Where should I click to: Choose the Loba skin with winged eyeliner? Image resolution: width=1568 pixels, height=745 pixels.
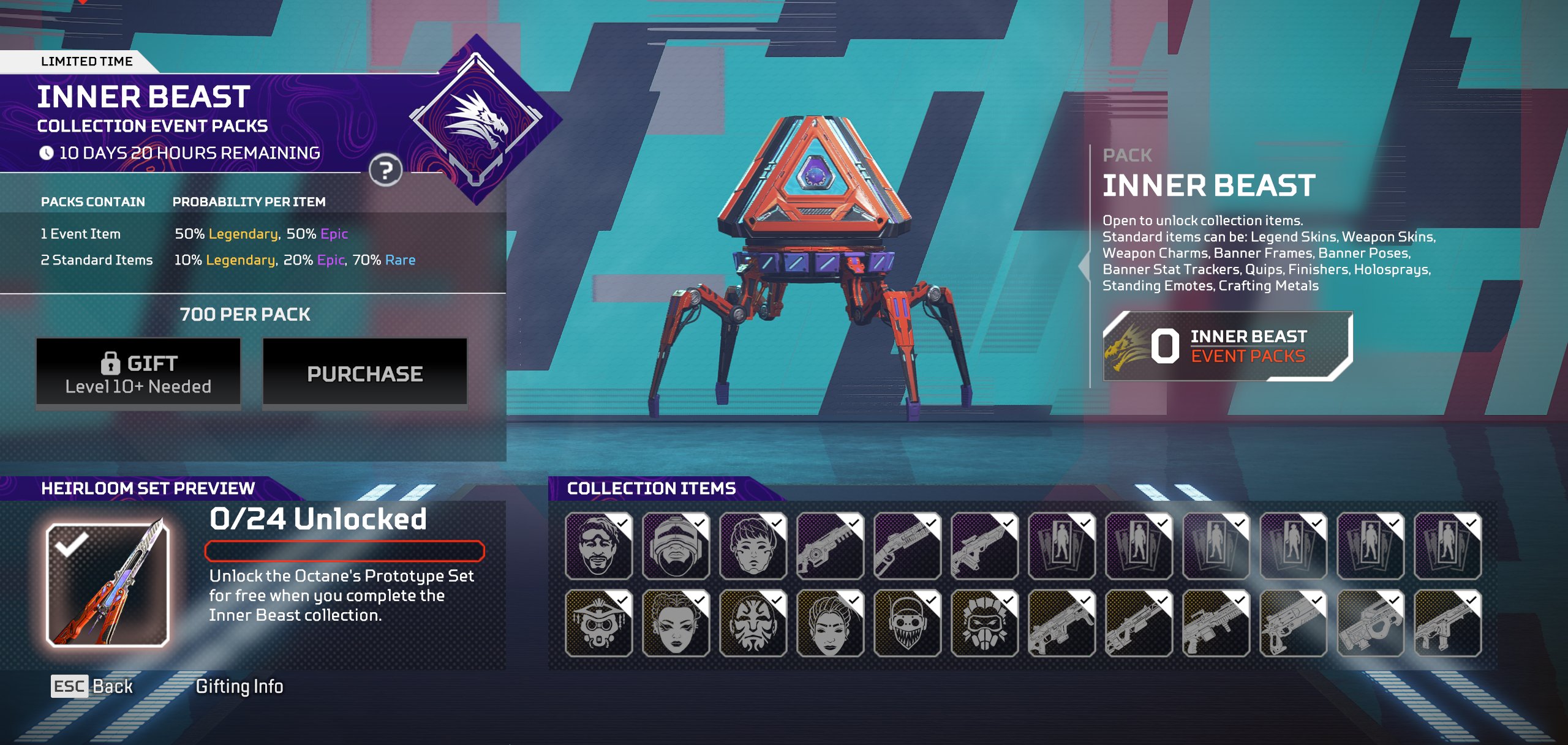coord(676,623)
